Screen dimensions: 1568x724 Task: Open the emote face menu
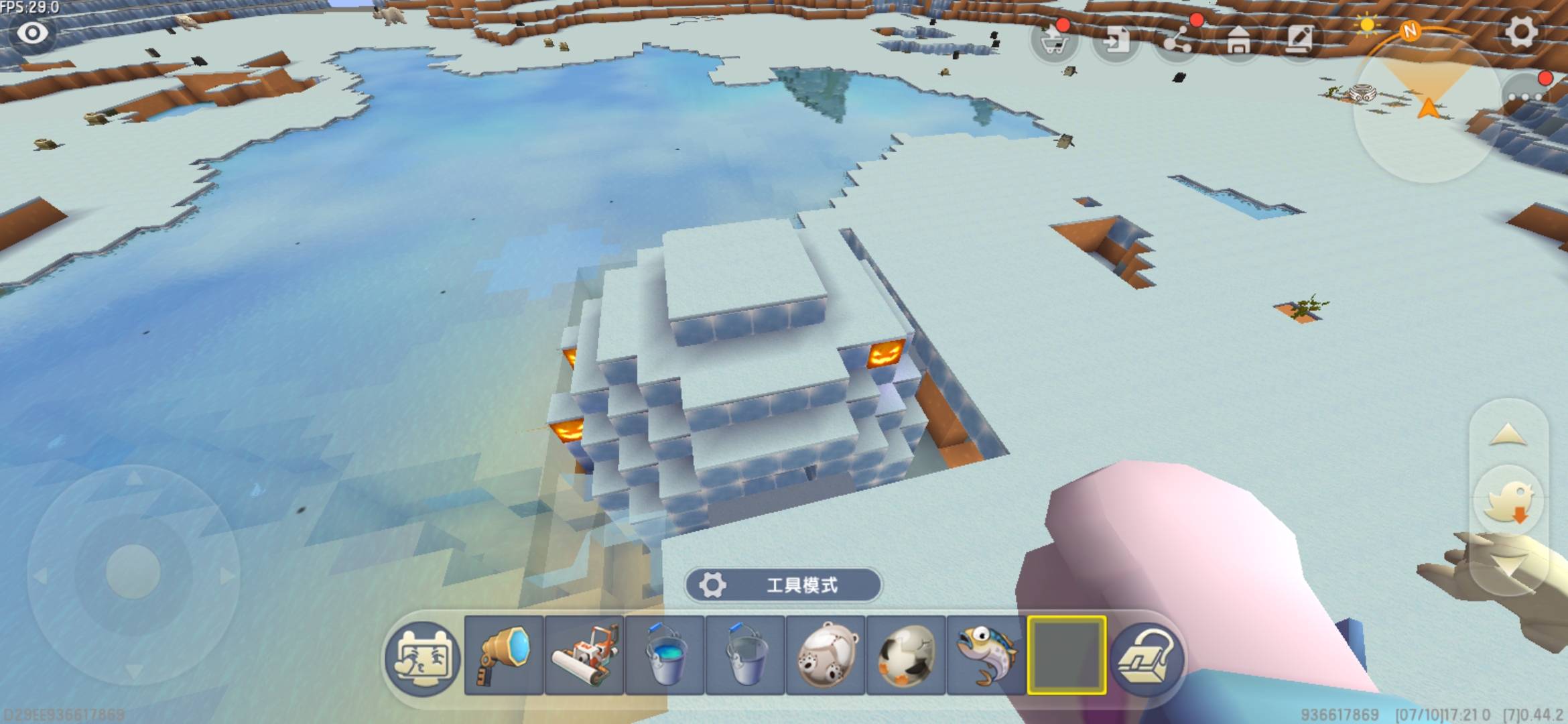[422, 656]
